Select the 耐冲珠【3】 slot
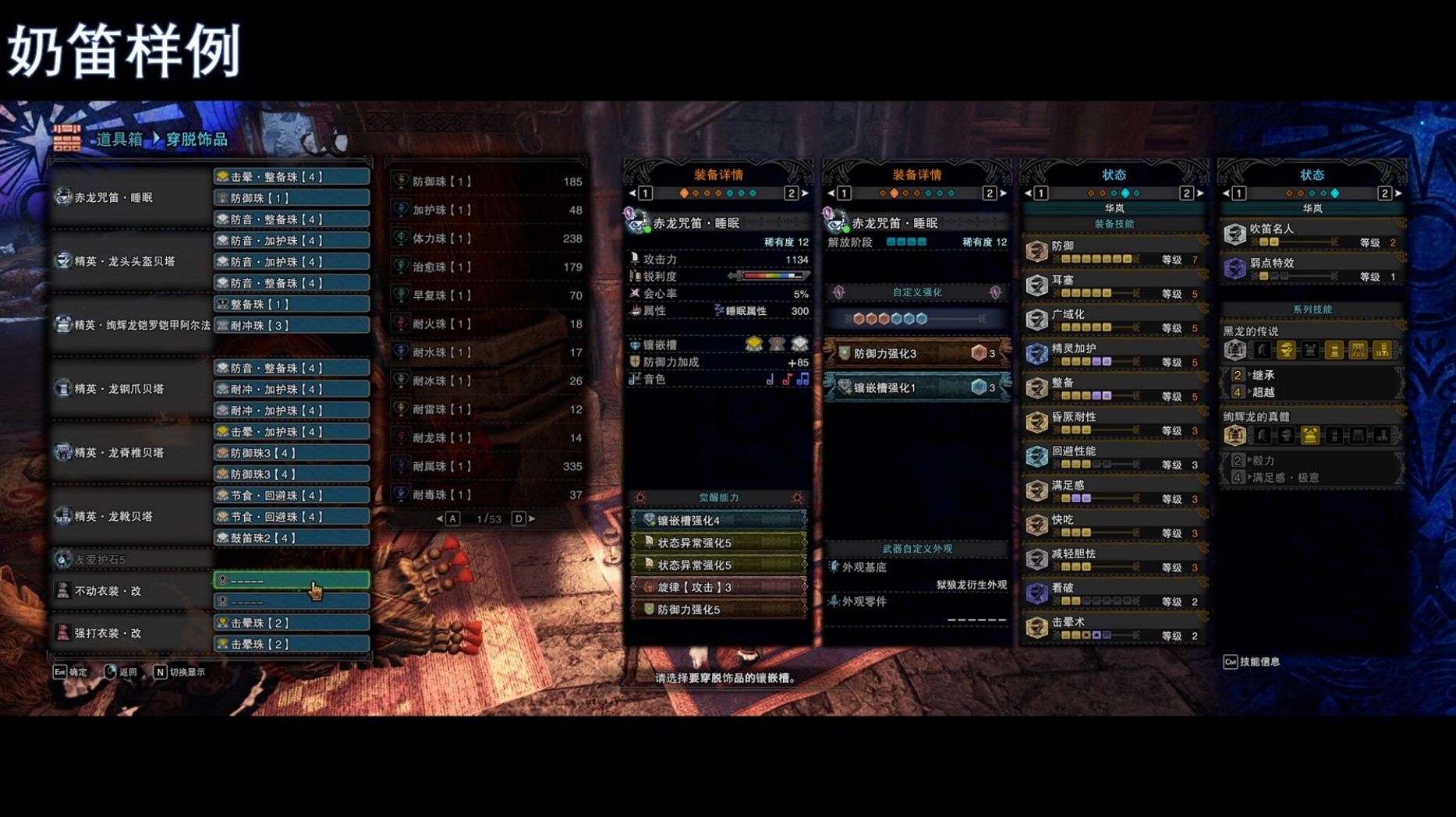1456x817 pixels. [291, 325]
